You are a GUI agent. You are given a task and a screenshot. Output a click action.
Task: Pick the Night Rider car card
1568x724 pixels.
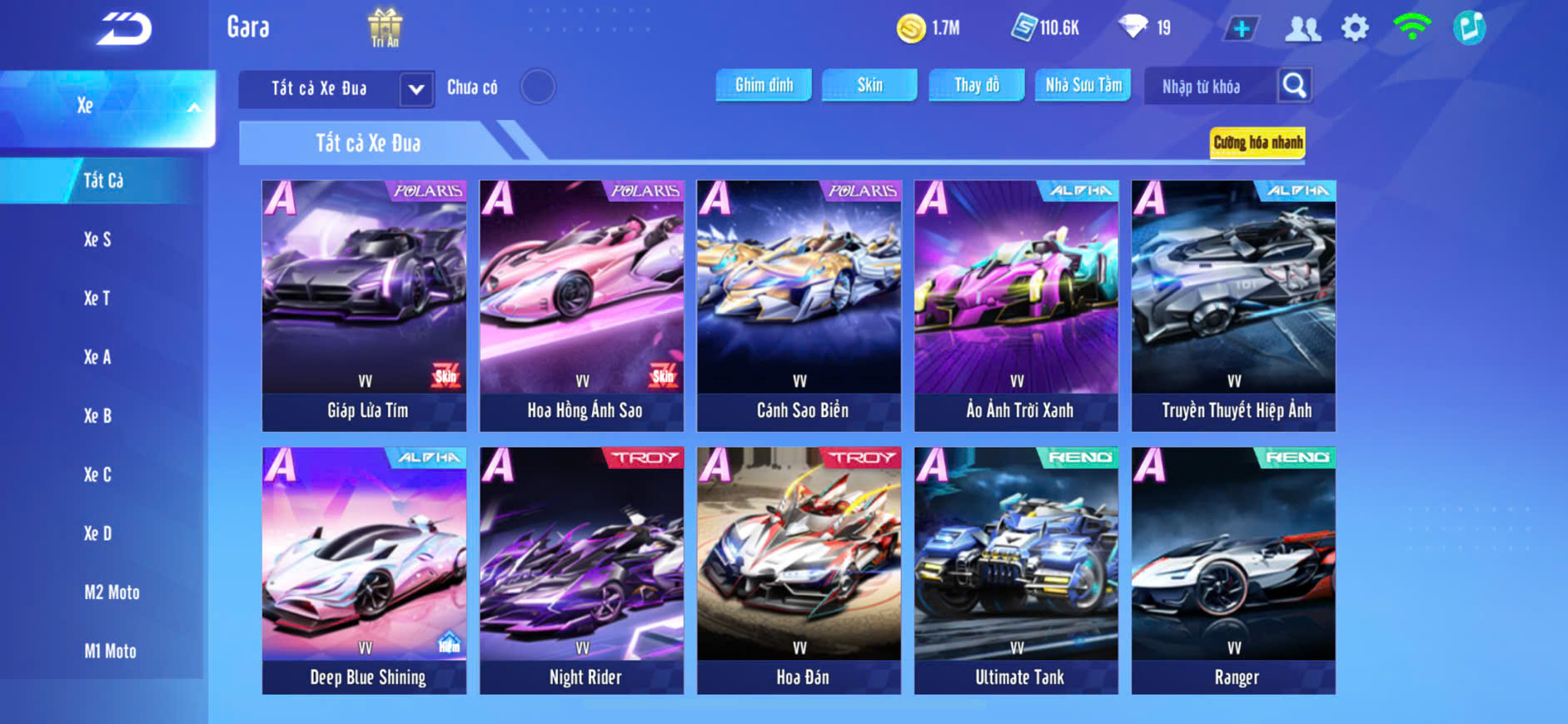[581, 571]
